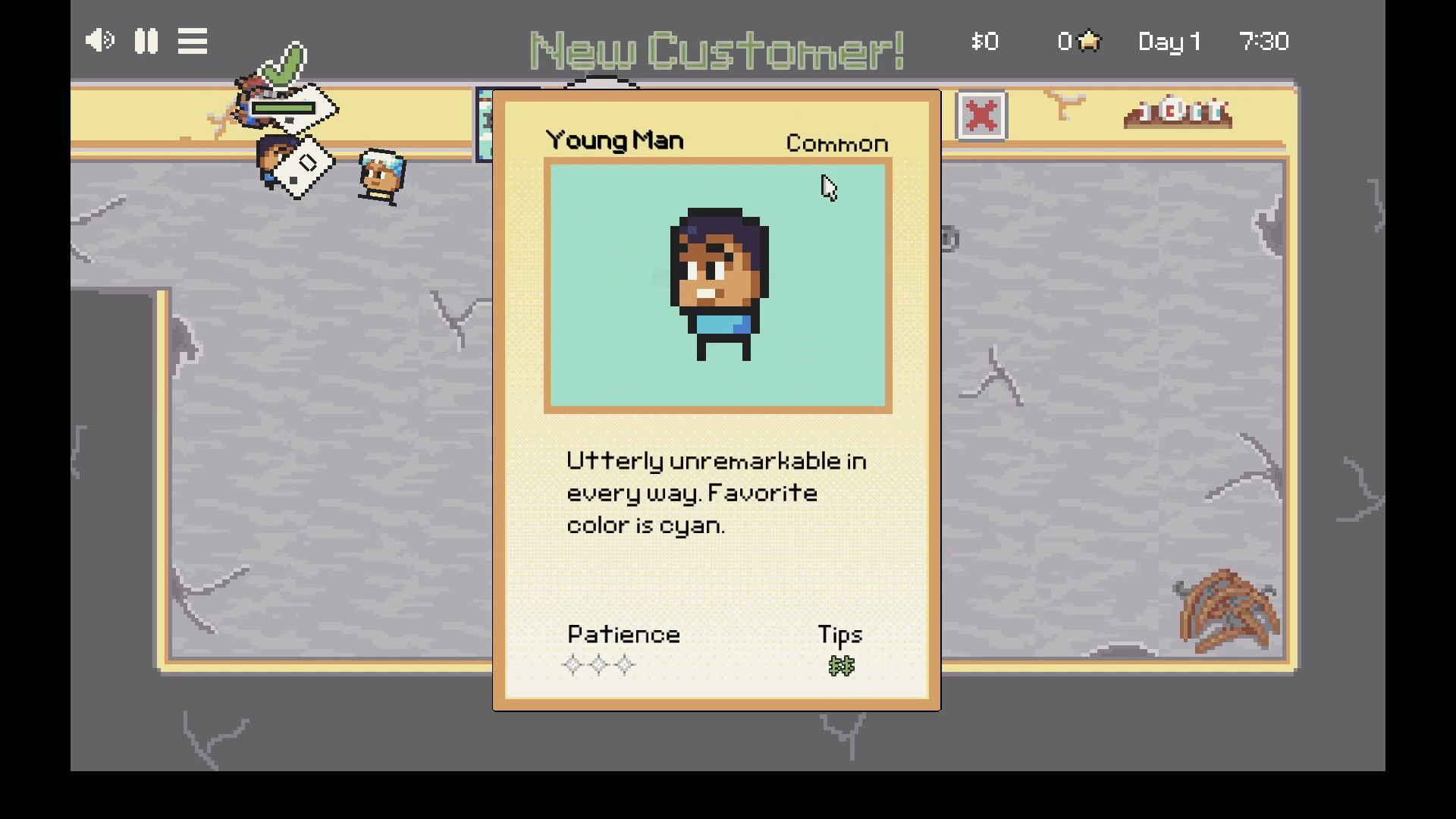The image size is (1456, 819).
Task: Click the first Patience diamond
Action: coord(573,665)
